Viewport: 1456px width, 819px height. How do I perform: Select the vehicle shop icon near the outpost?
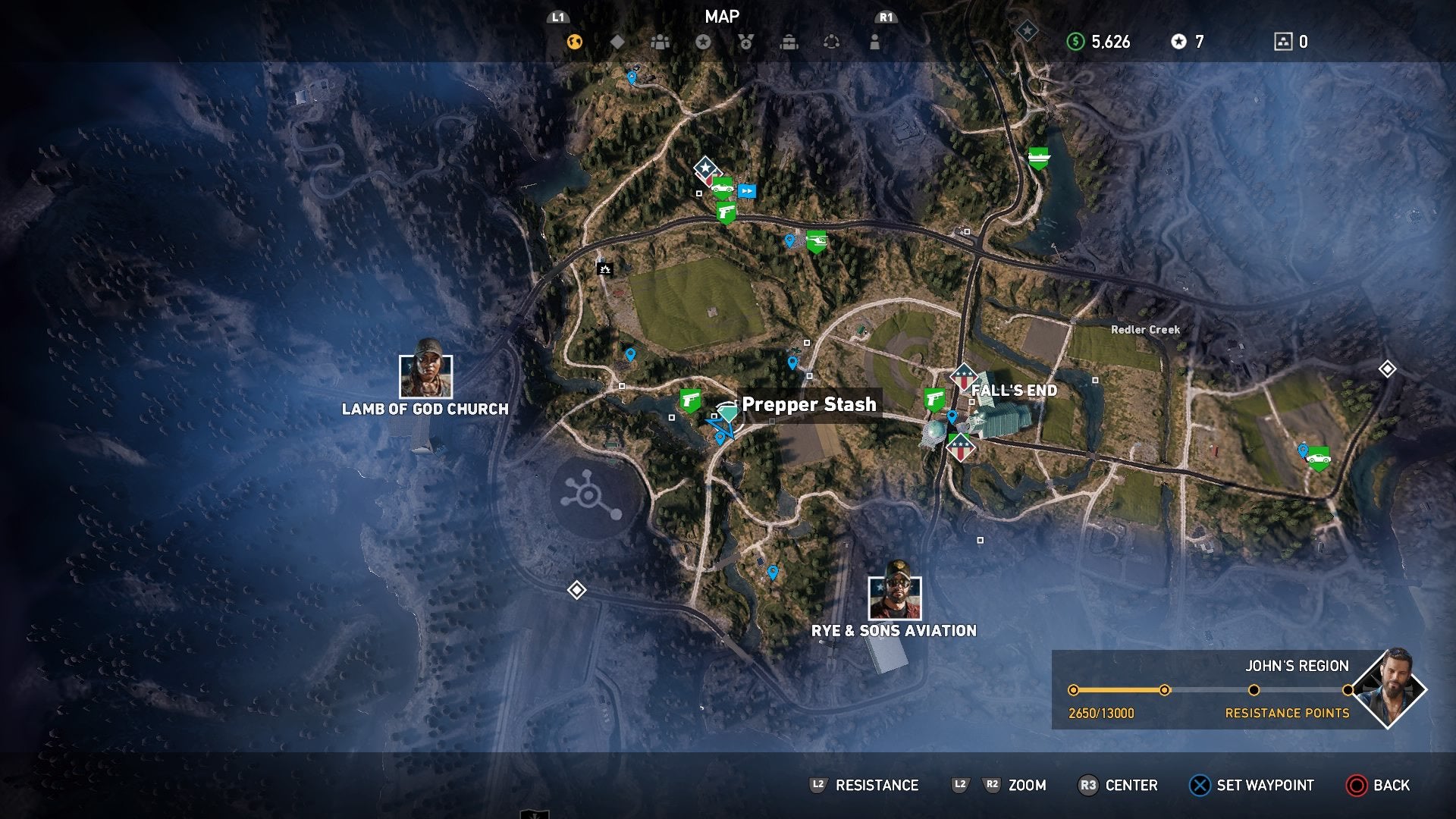click(724, 188)
